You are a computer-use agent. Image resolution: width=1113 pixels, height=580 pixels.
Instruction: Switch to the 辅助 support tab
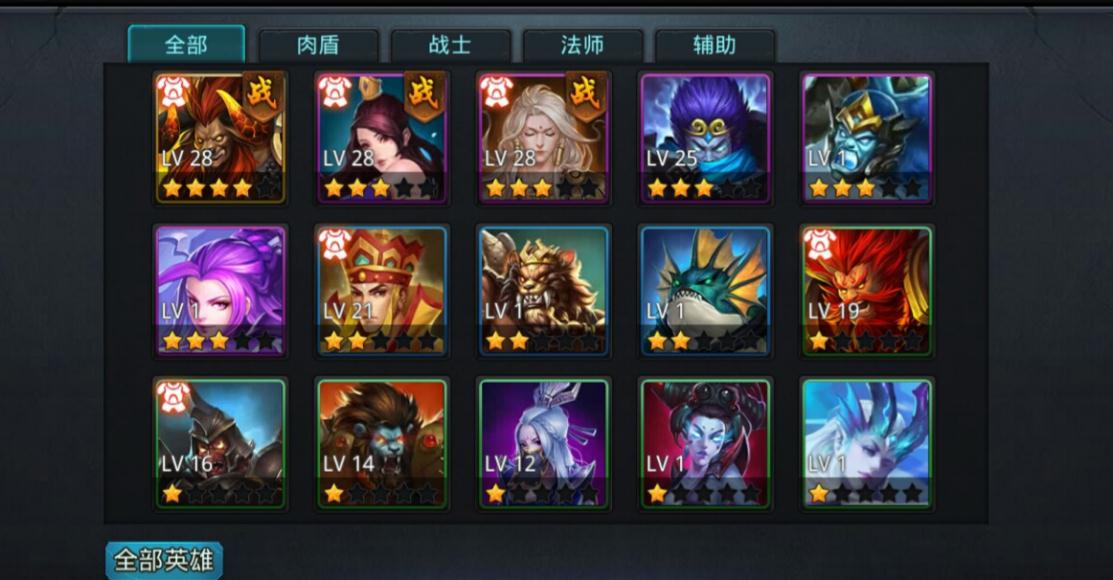point(714,46)
